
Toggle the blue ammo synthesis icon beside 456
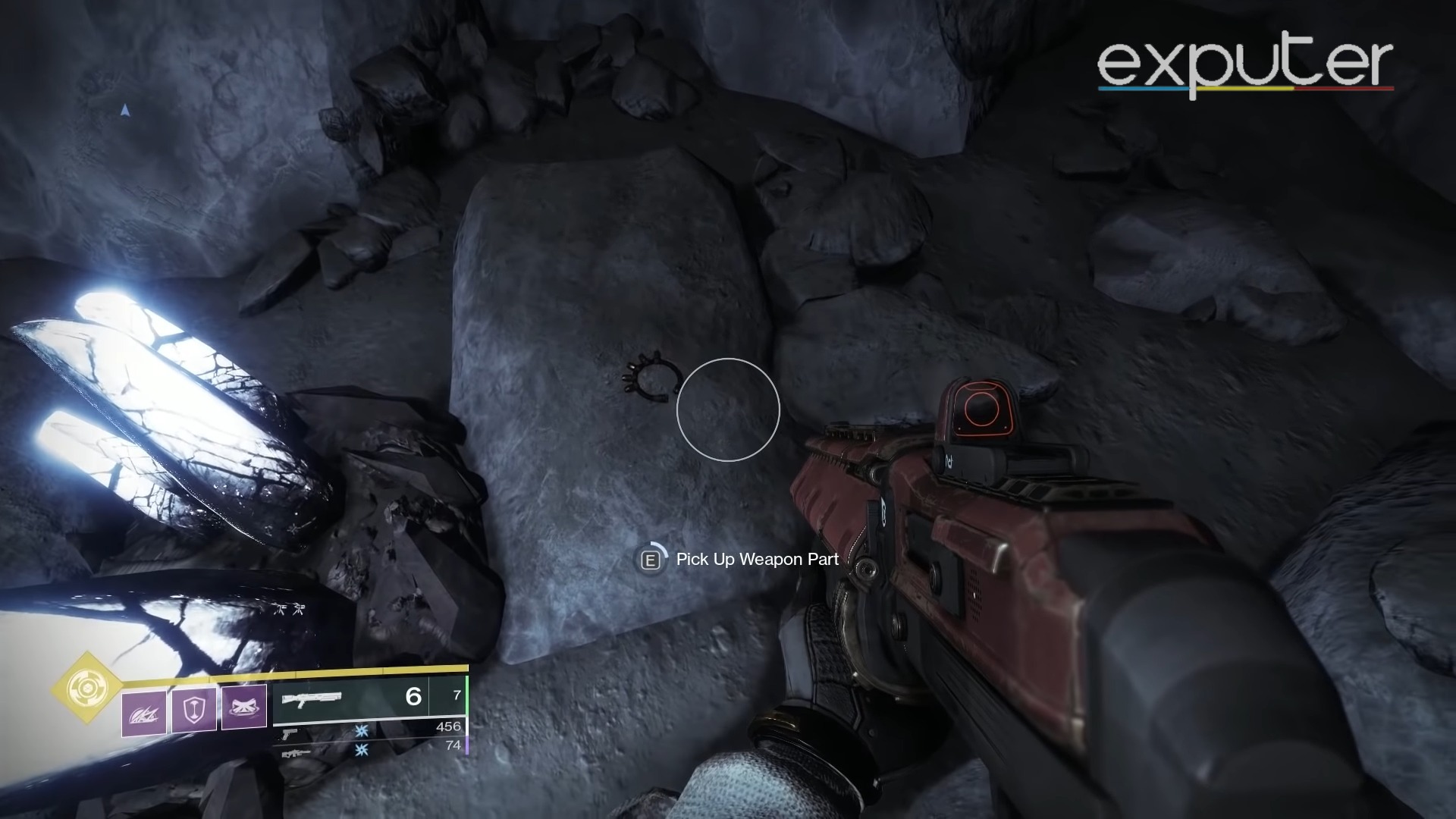(361, 733)
